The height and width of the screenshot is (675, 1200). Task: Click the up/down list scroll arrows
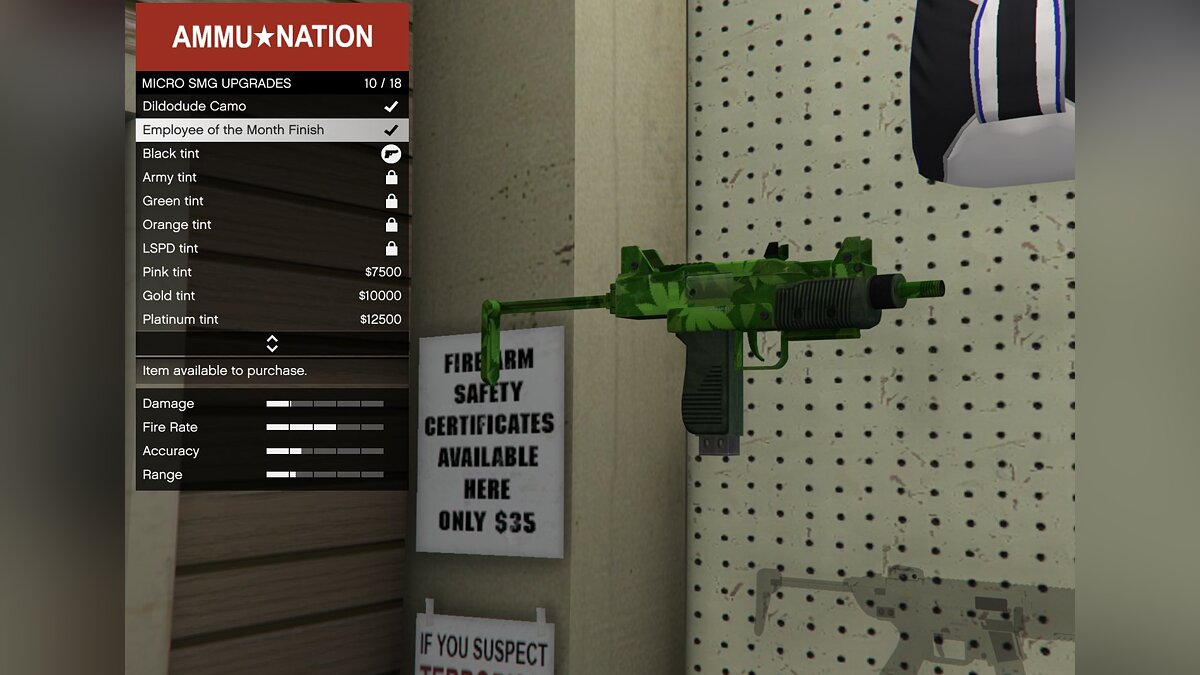pyautogui.click(x=272, y=344)
